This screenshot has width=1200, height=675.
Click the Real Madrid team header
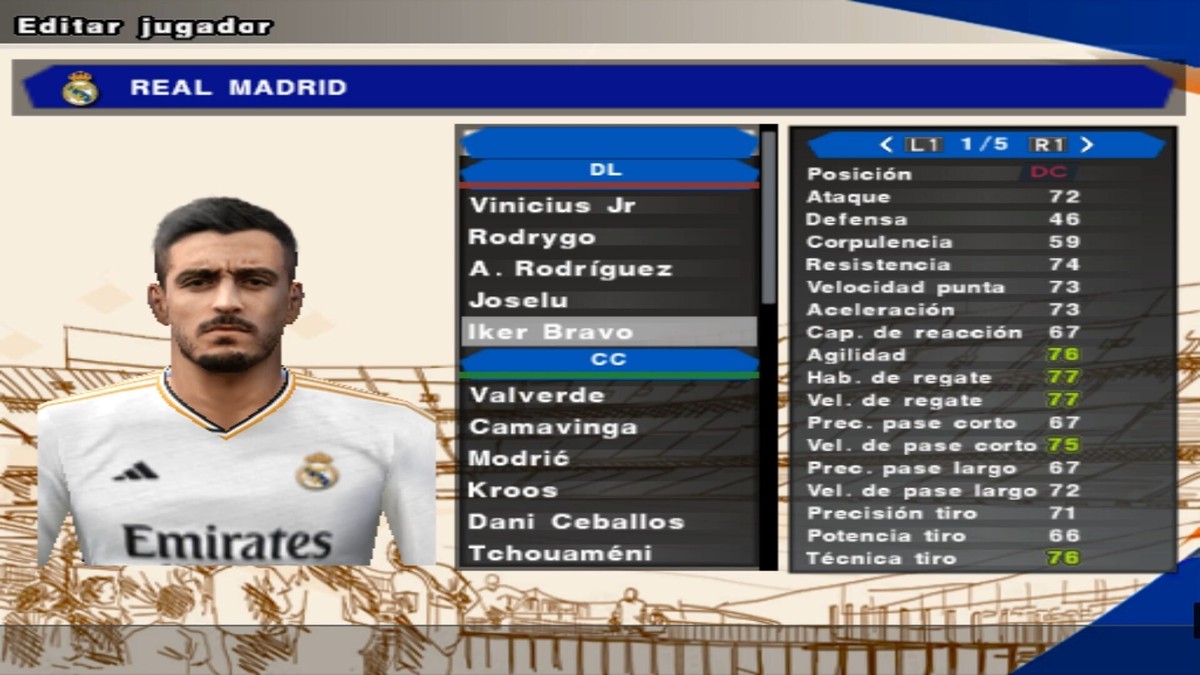598,88
